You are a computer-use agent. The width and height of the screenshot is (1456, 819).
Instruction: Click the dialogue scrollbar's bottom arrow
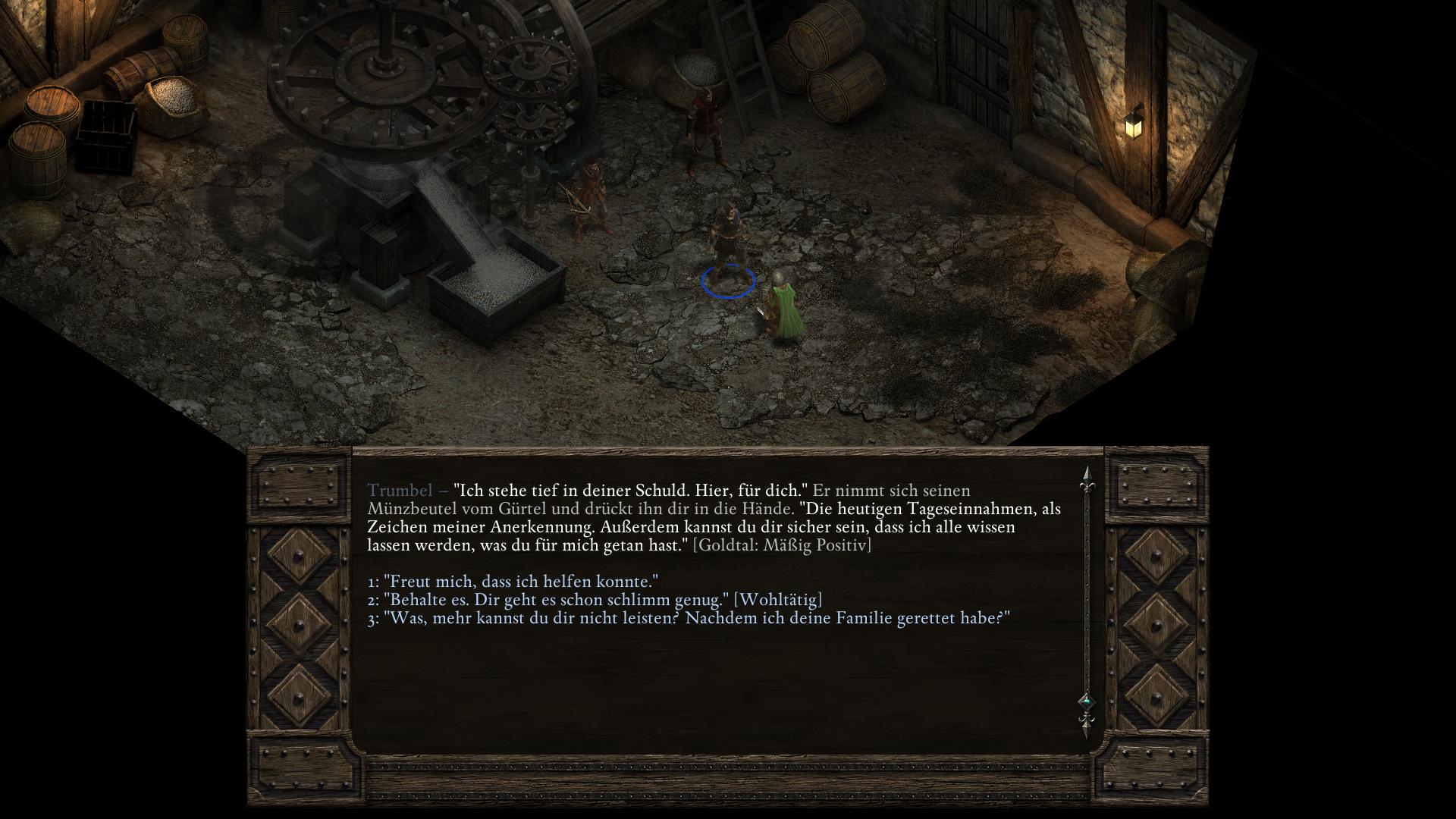click(1086, 727)
